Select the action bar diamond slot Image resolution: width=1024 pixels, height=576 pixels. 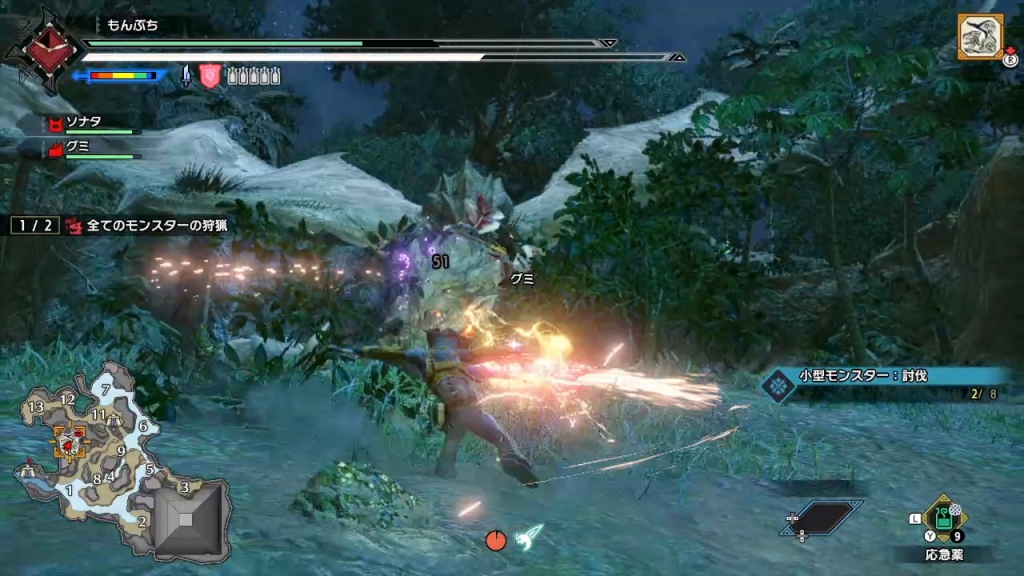tap(821, 517)
